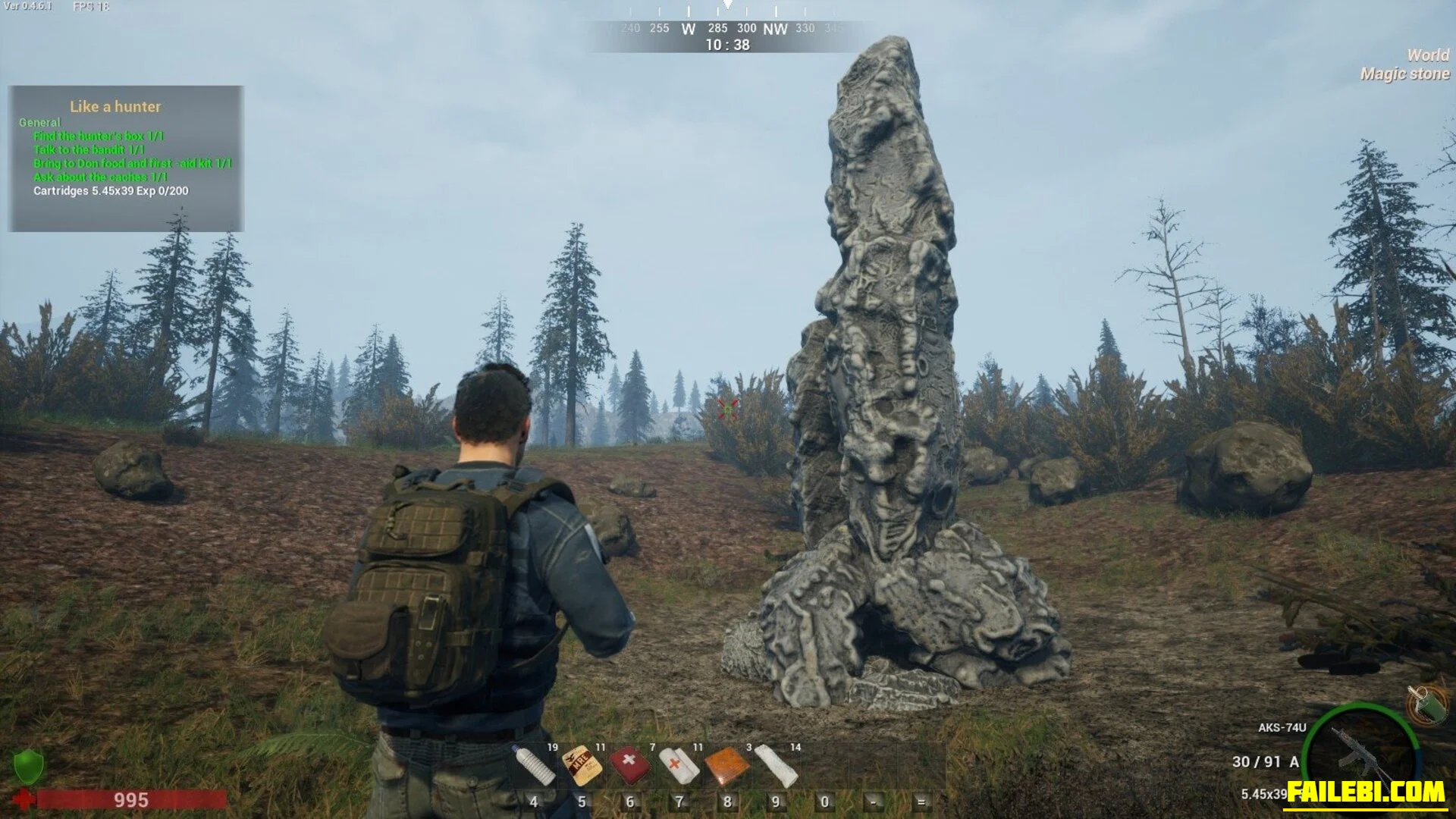
Task: Open the Like a hunter quest tracker
Action: pyautogui.click(x=115, y=107)
